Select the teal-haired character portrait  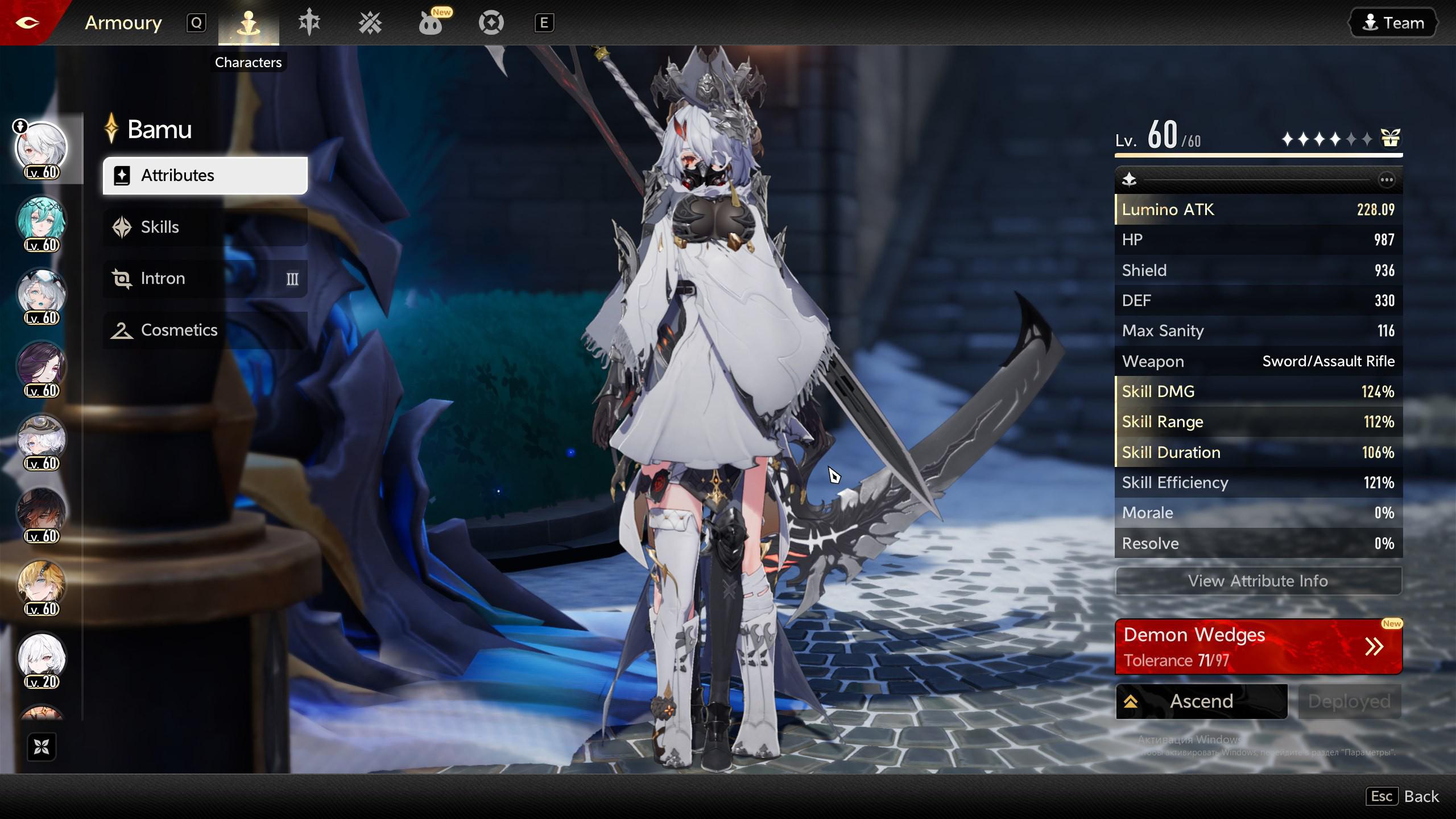[x=42, y=221]
